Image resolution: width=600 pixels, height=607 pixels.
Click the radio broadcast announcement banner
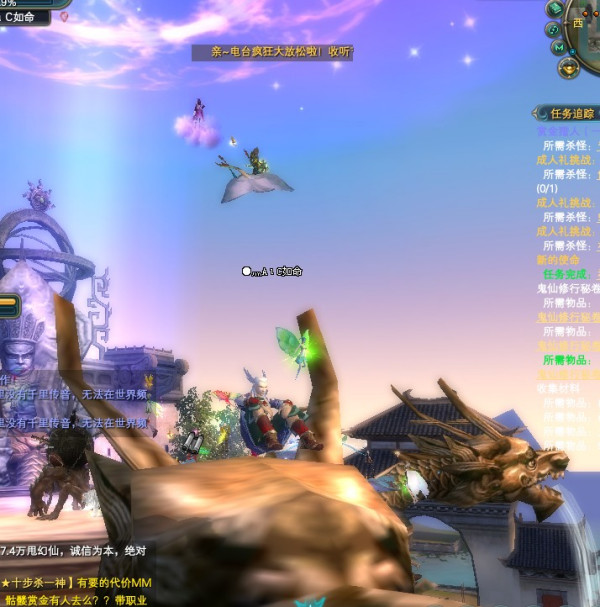coord(272,52)
